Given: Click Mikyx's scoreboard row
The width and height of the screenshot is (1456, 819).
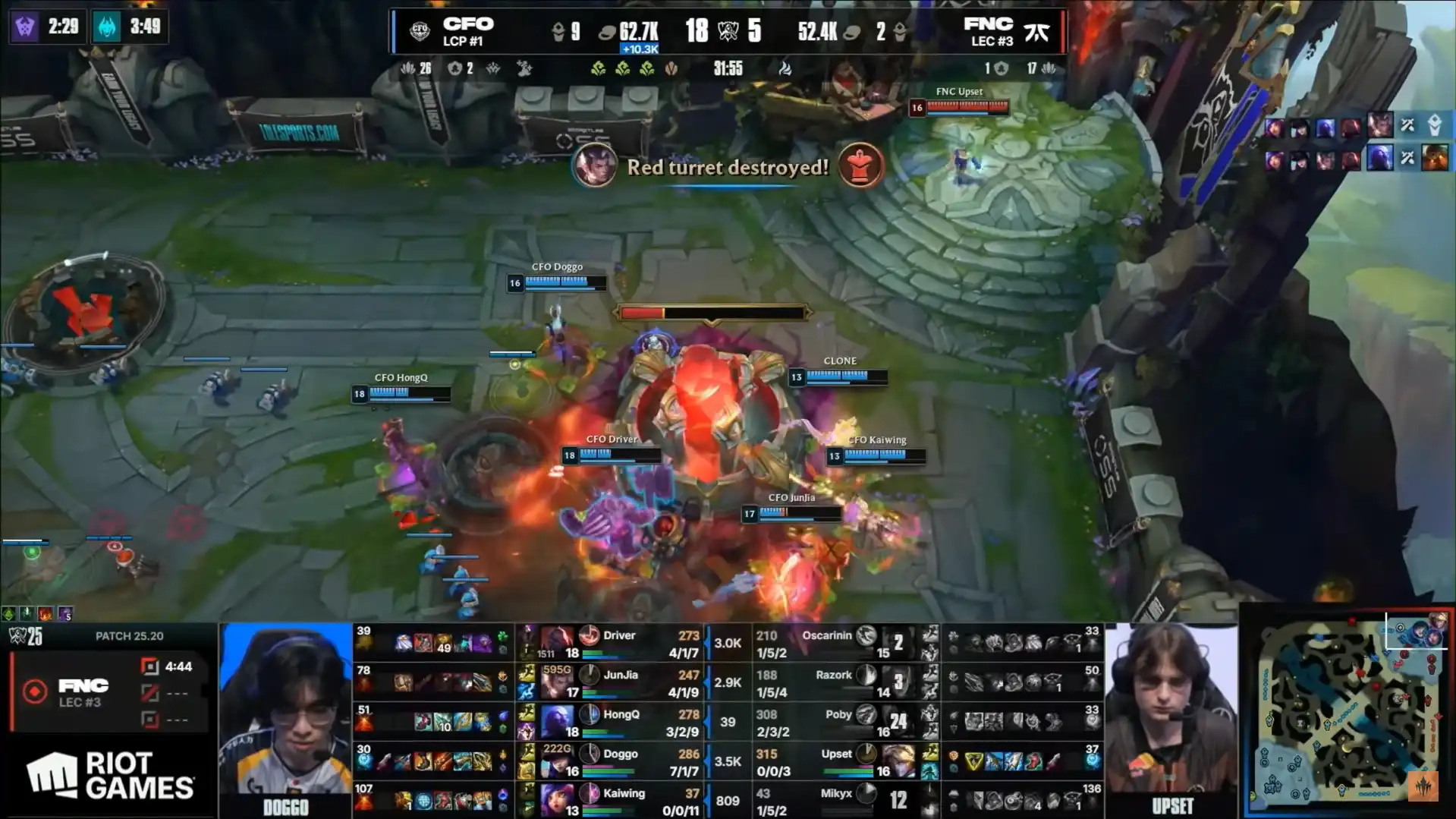Looking at the screenshot, I should click(835, 801).
